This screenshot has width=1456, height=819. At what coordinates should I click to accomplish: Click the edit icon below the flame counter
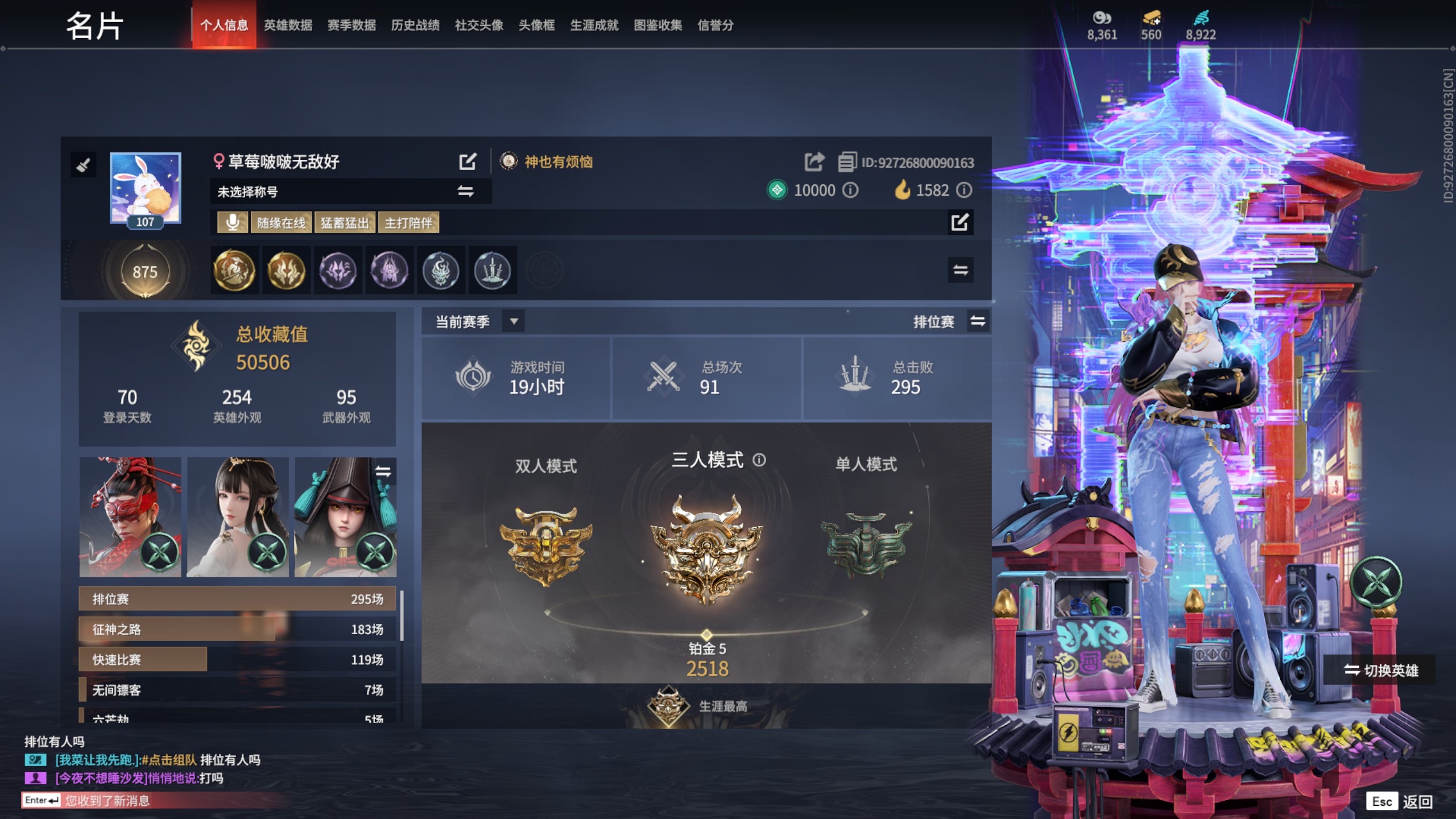(961, 224)
